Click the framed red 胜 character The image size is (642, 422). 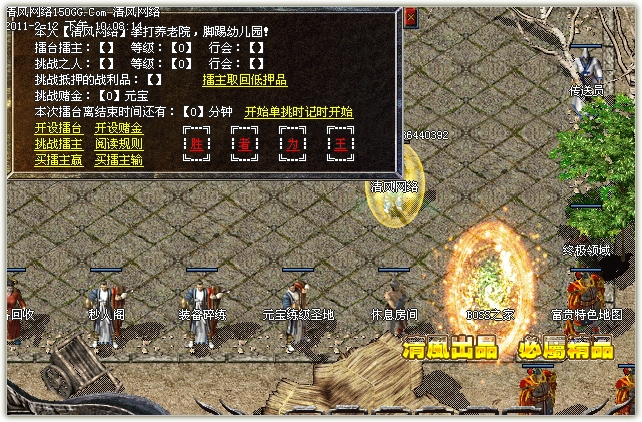coord(197,143)
